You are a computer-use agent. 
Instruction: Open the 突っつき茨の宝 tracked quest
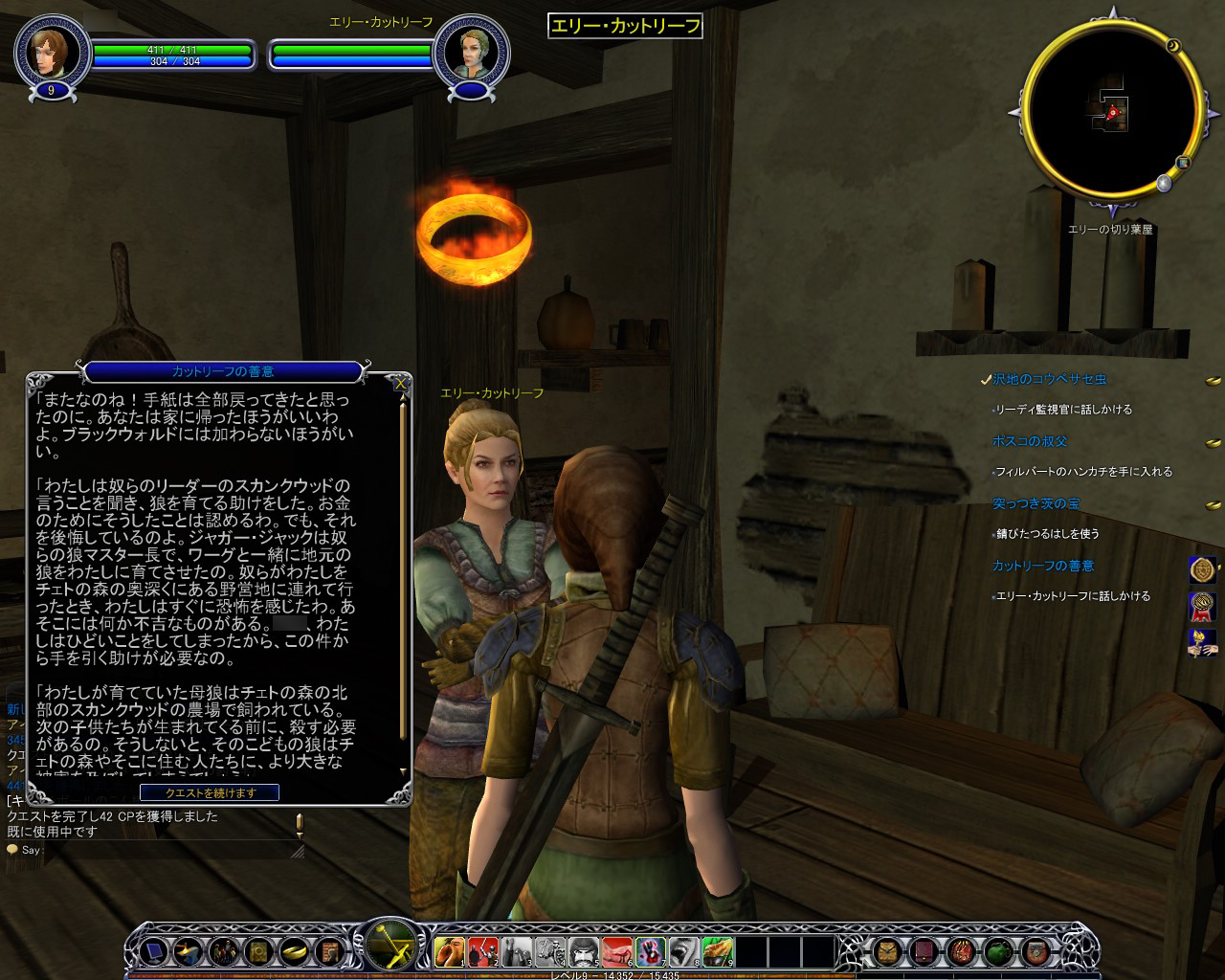(x=1036, y=503)
